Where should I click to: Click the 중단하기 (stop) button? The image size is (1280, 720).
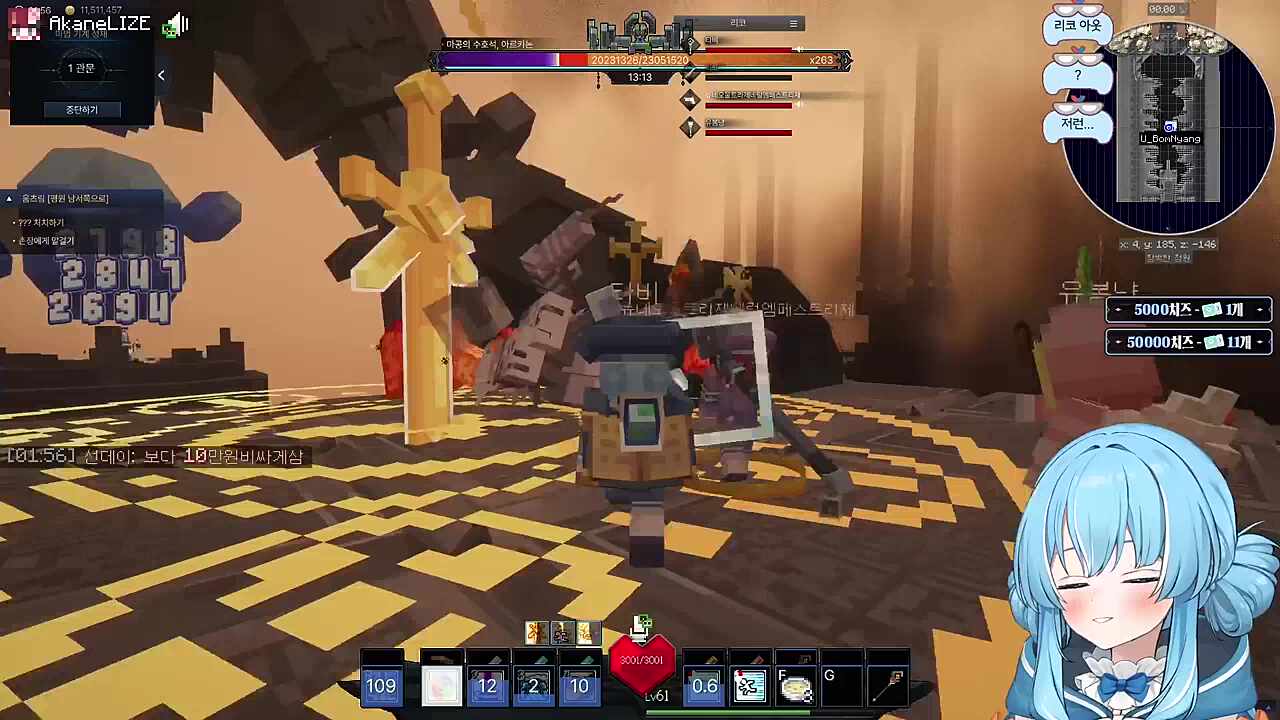[x=82, y=109]
